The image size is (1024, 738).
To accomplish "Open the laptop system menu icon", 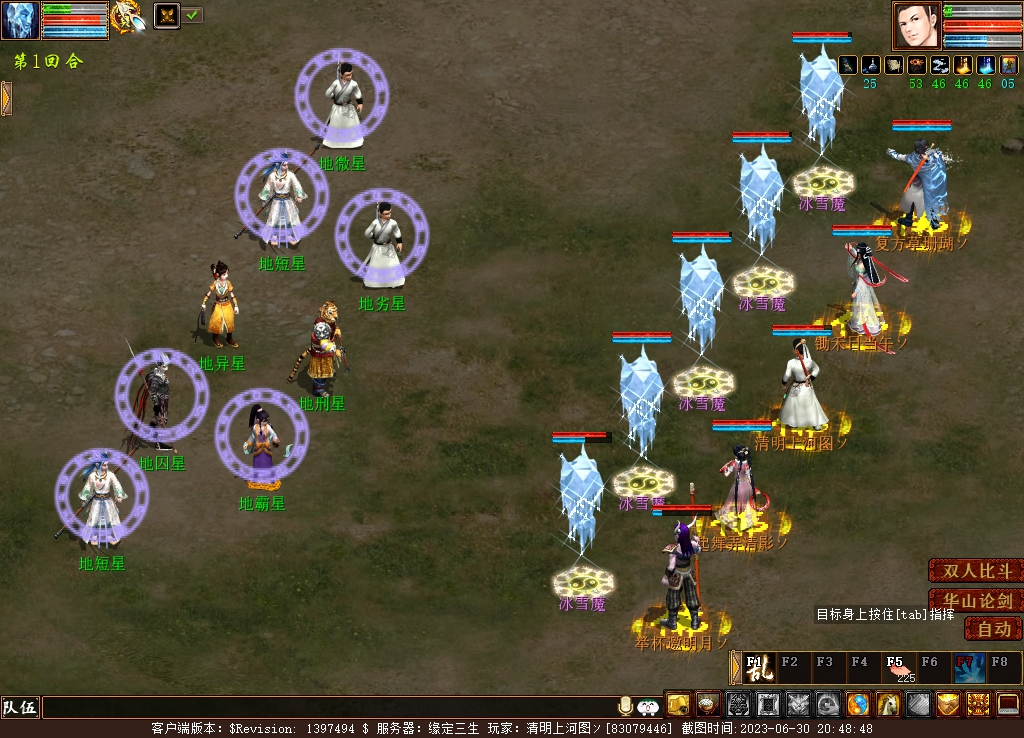I will (x=1008, y=705).
